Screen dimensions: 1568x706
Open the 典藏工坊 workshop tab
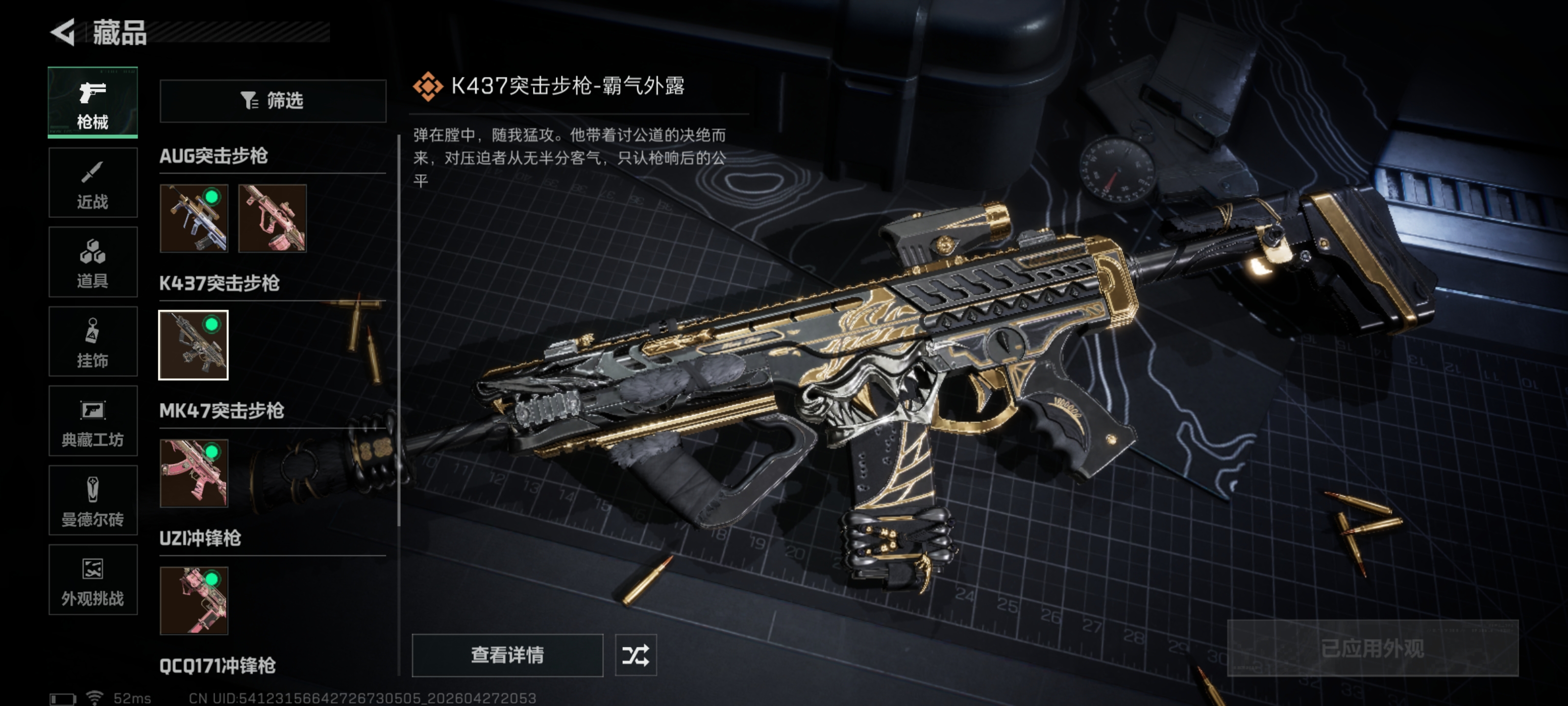pos(93,421)
